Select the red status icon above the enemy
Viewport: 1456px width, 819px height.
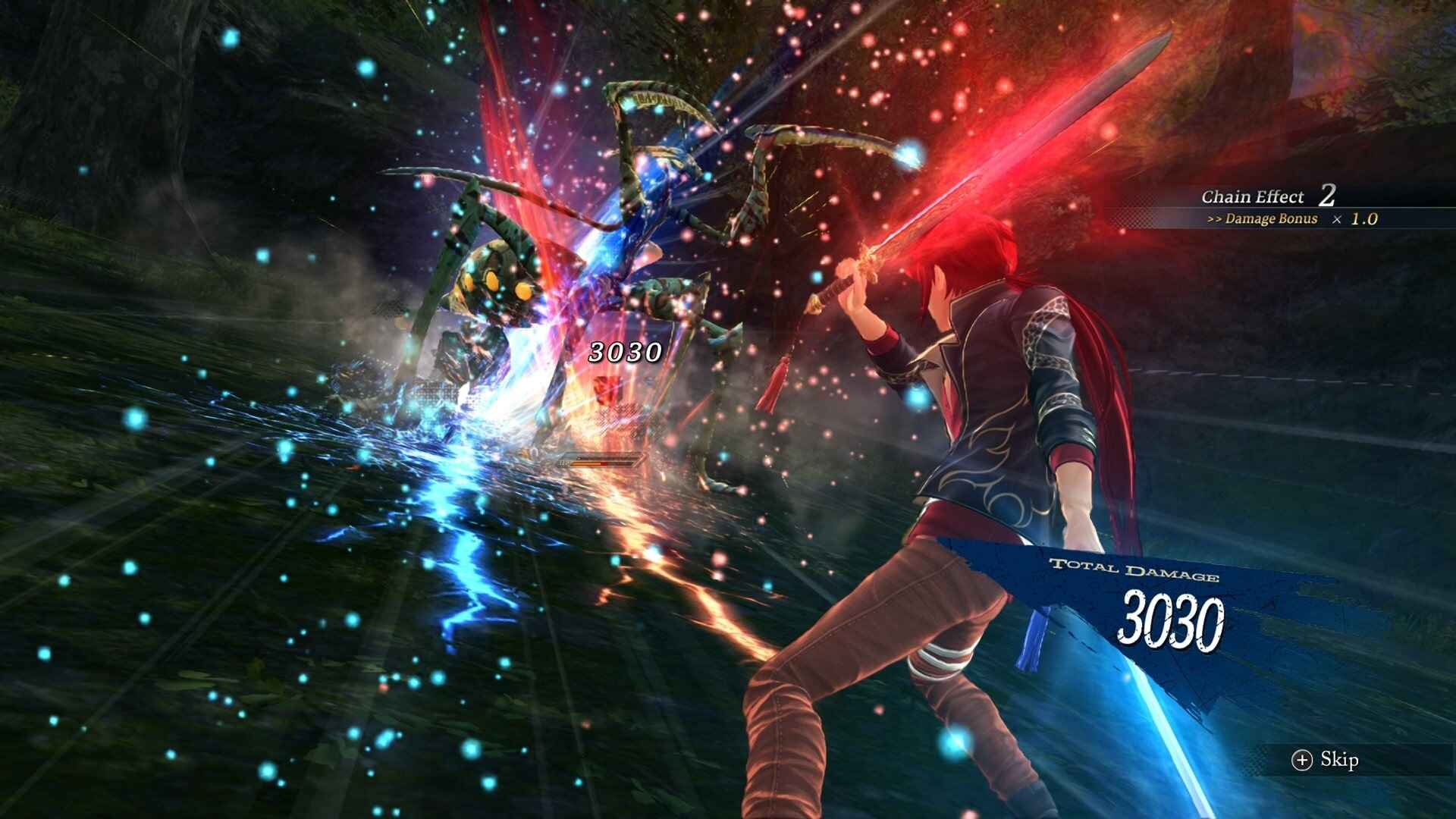608,390
